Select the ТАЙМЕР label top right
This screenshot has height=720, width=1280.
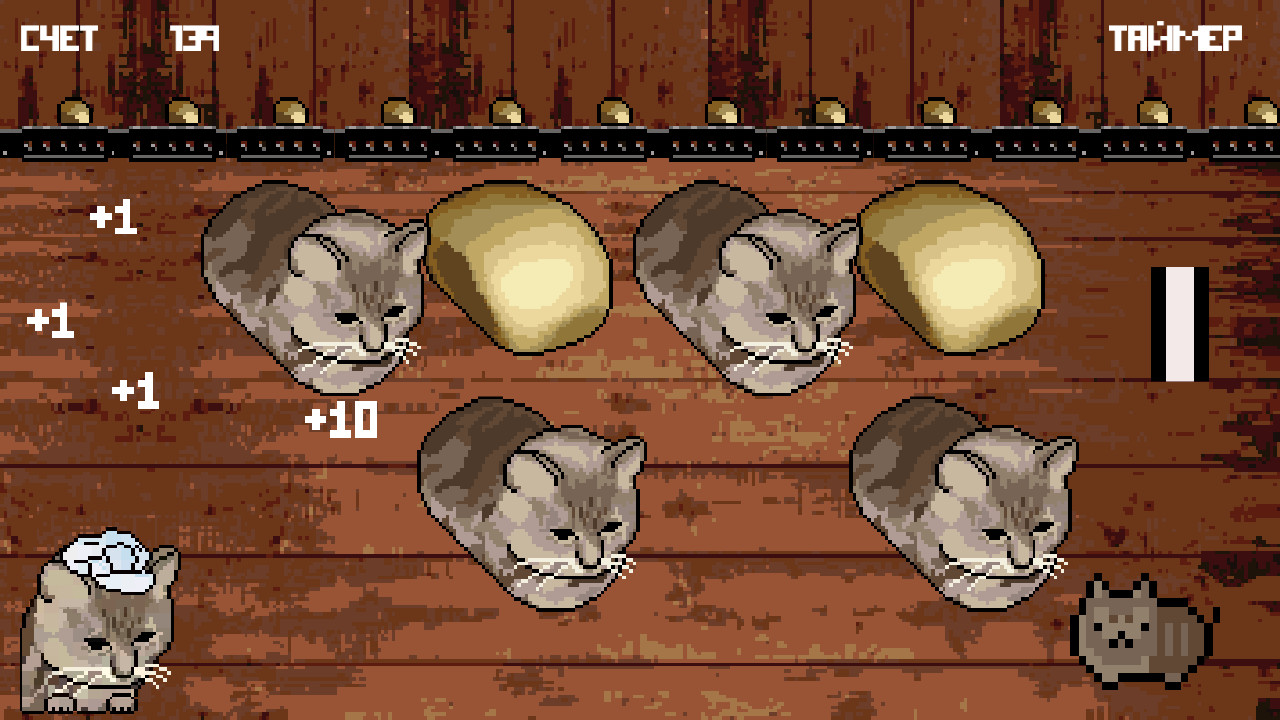(x=1175, y=35)
